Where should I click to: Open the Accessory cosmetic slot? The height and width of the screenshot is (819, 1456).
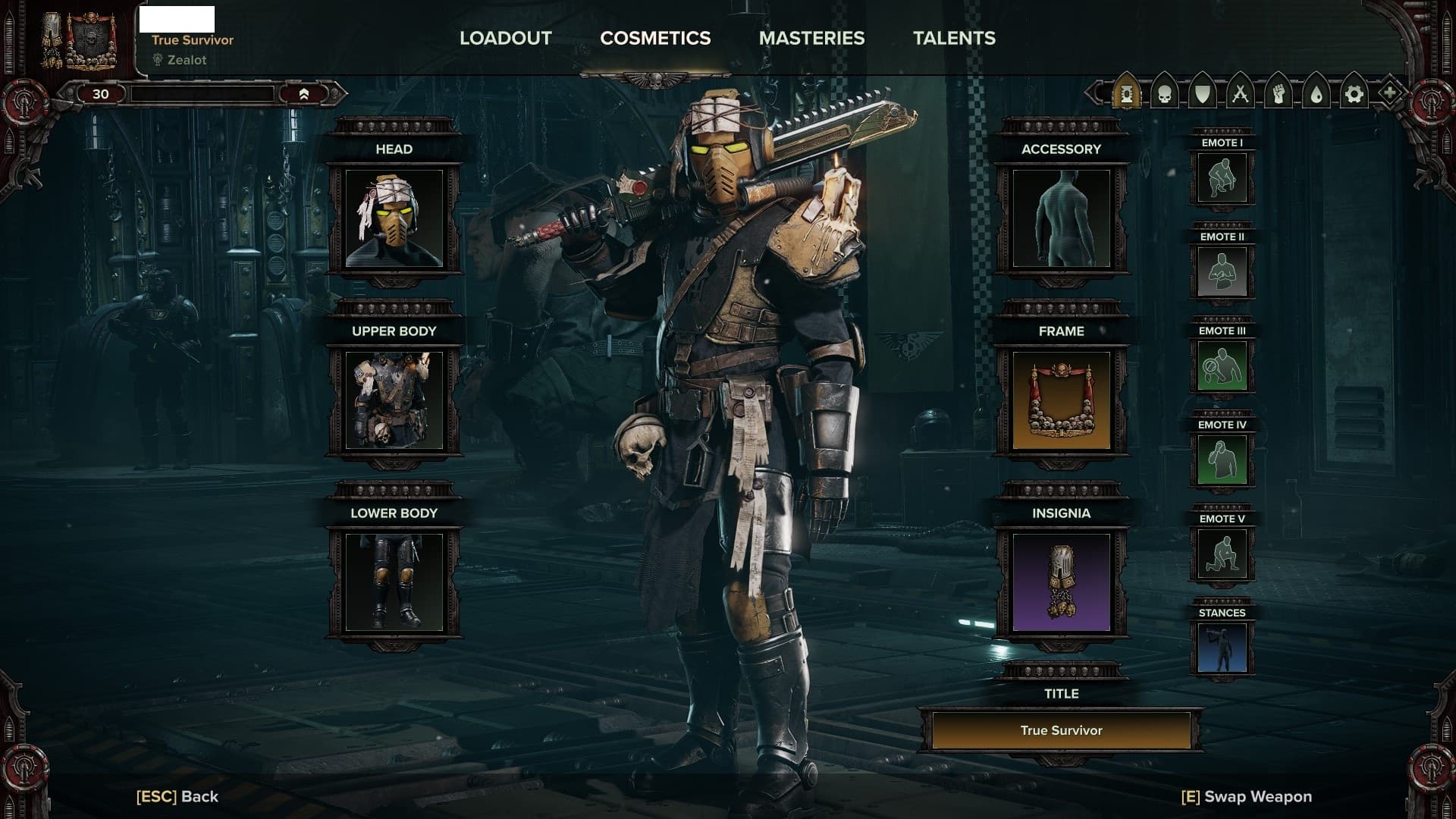[1061, 218]
